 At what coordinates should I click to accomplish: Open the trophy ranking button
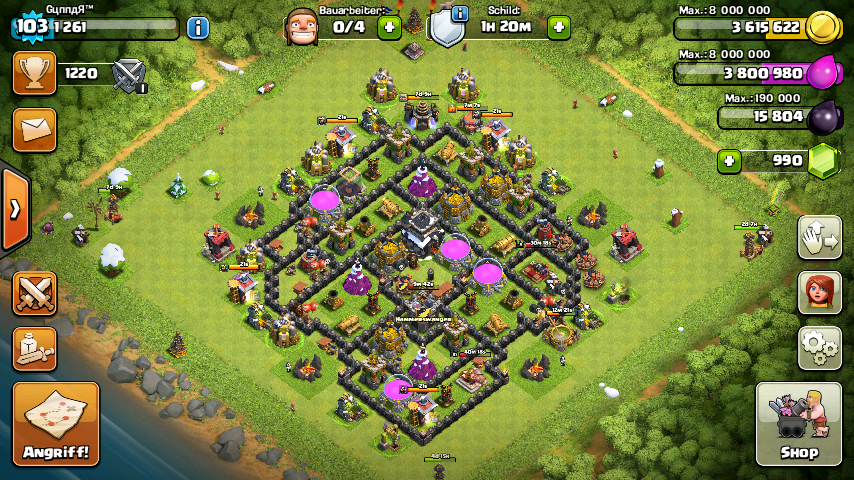click(x=34, y=73)
